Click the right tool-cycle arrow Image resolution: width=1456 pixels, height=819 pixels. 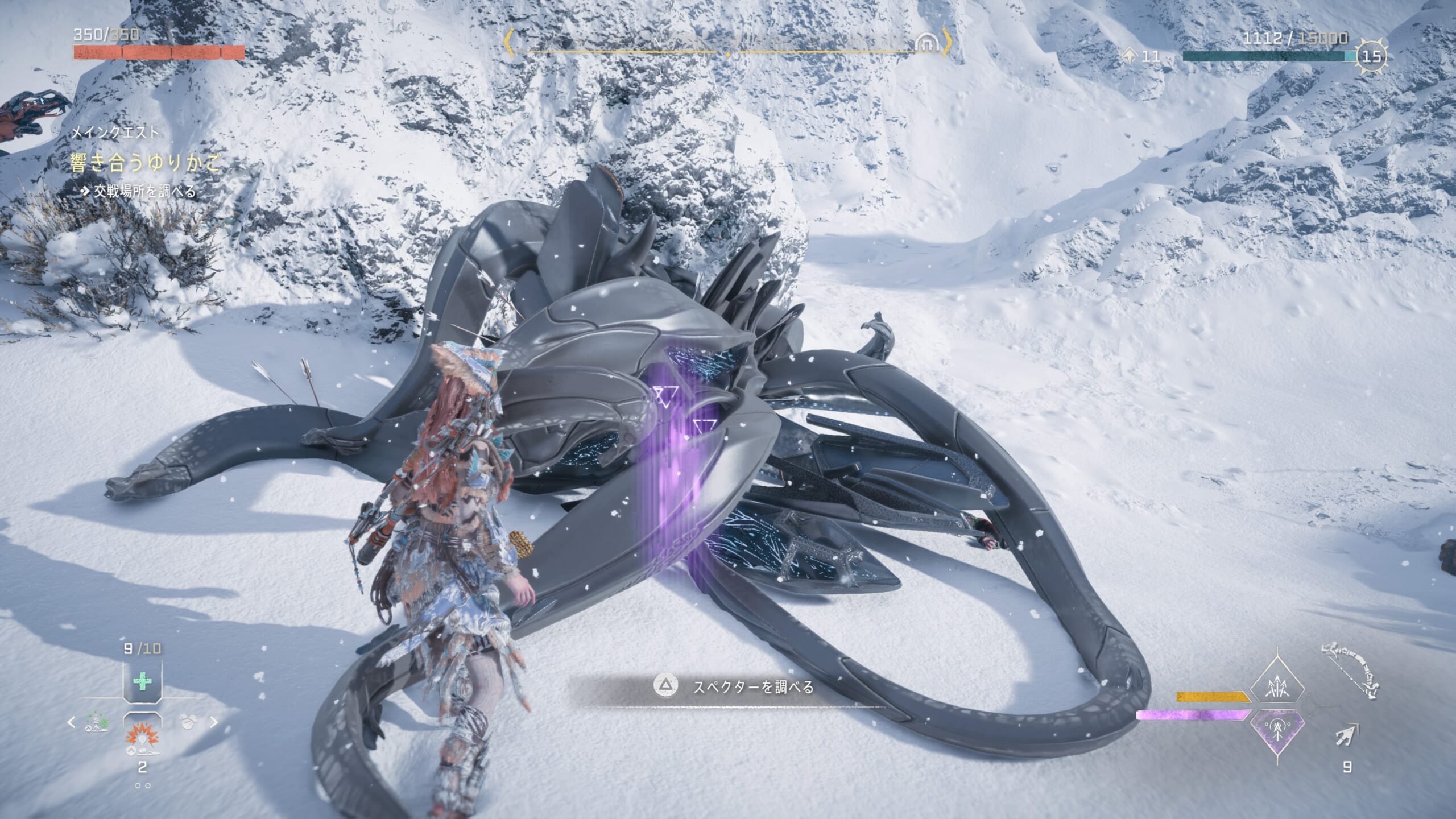[x=214, y=723]
